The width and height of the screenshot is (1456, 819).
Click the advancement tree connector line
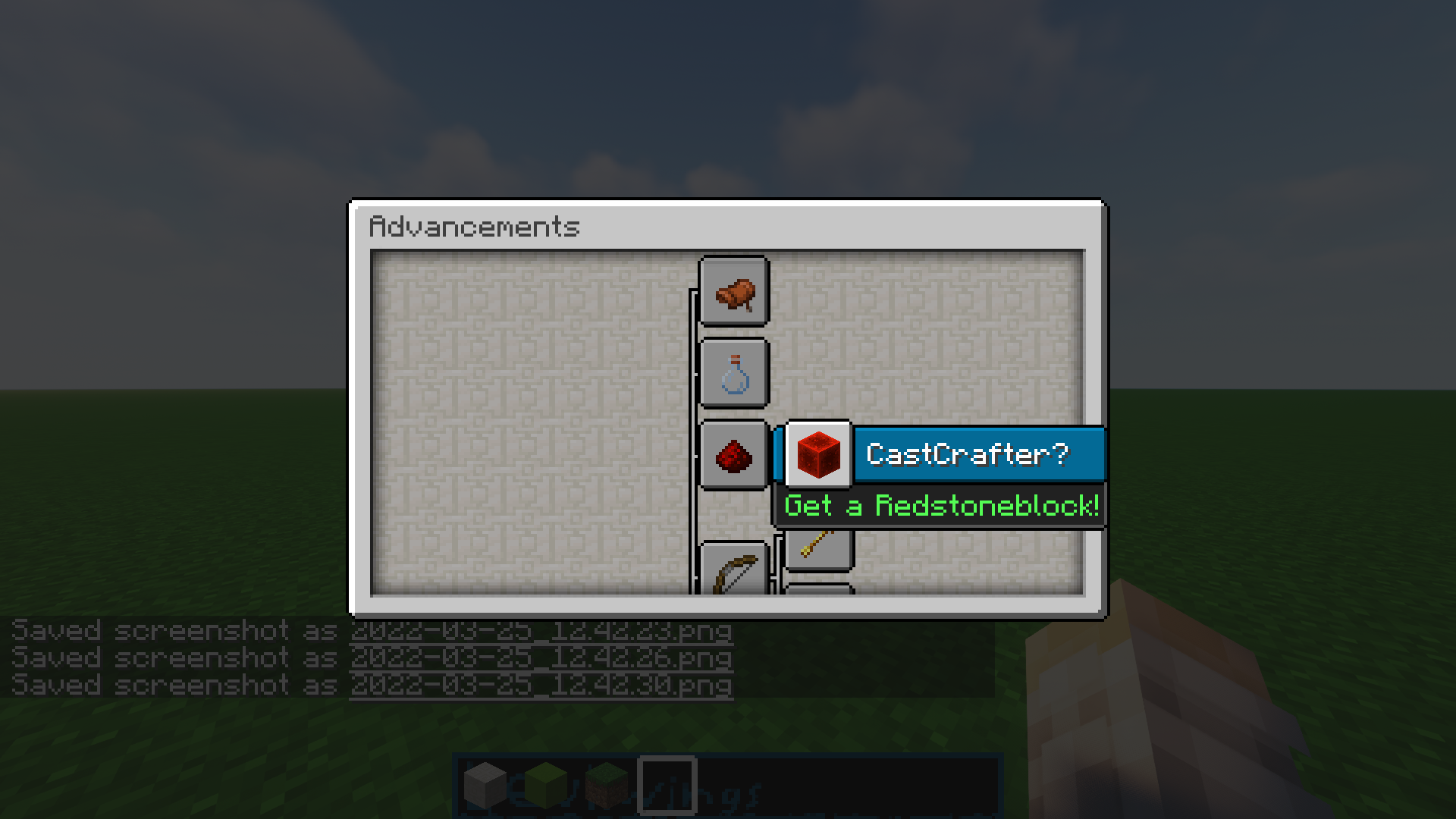tap(691, 417)
